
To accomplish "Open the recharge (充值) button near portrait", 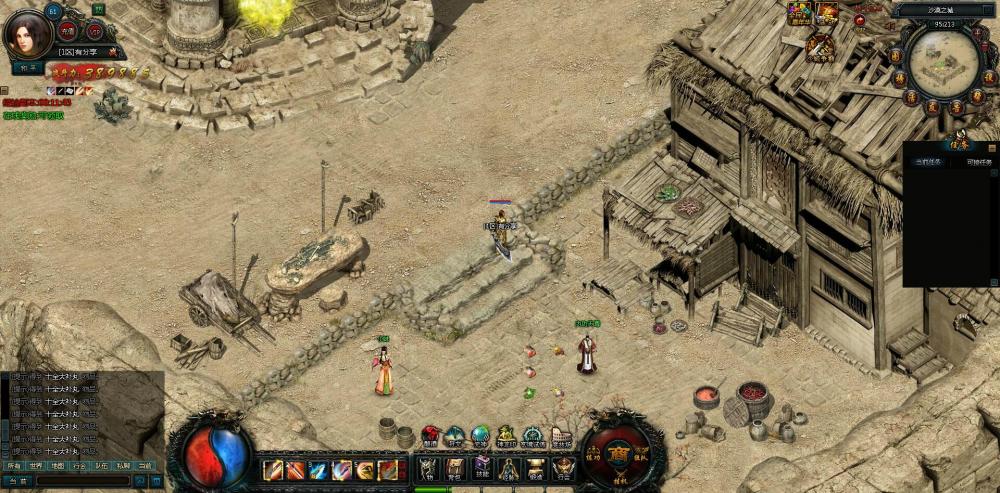I will click(x=69, y=30).
